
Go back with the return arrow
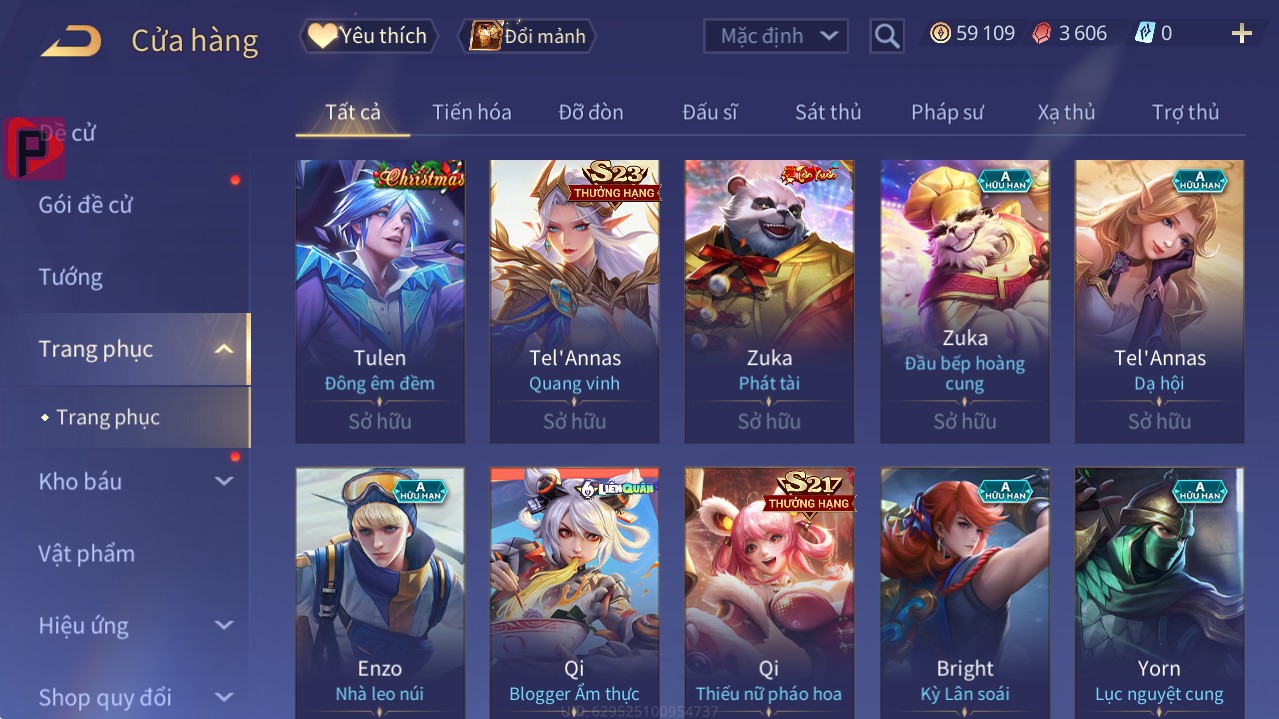pyautogui.click(x=71, y=41)
